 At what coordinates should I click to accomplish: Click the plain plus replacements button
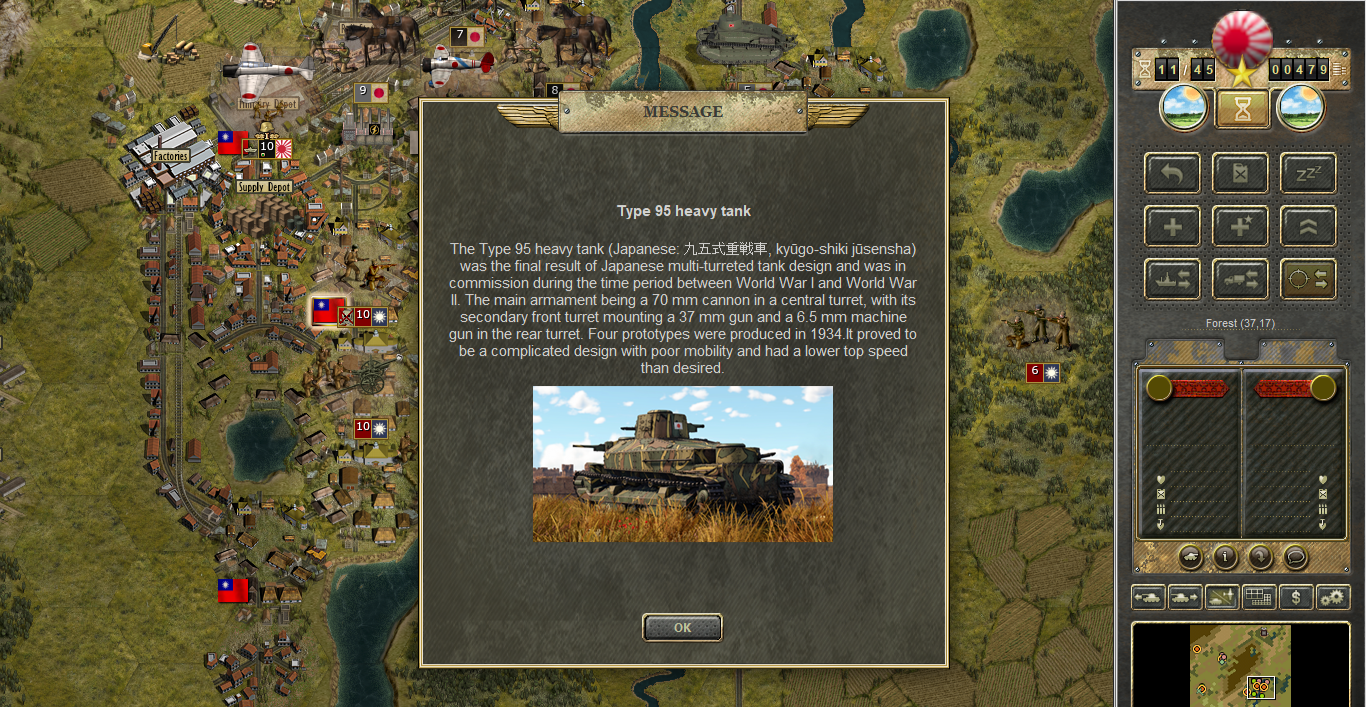click(1172, 227)
